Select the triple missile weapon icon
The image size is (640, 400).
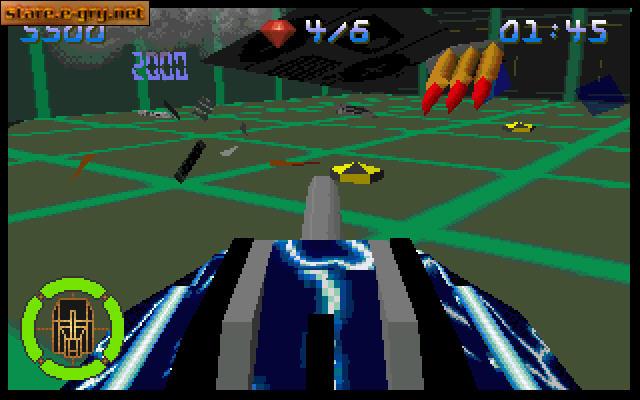point(460,78)
